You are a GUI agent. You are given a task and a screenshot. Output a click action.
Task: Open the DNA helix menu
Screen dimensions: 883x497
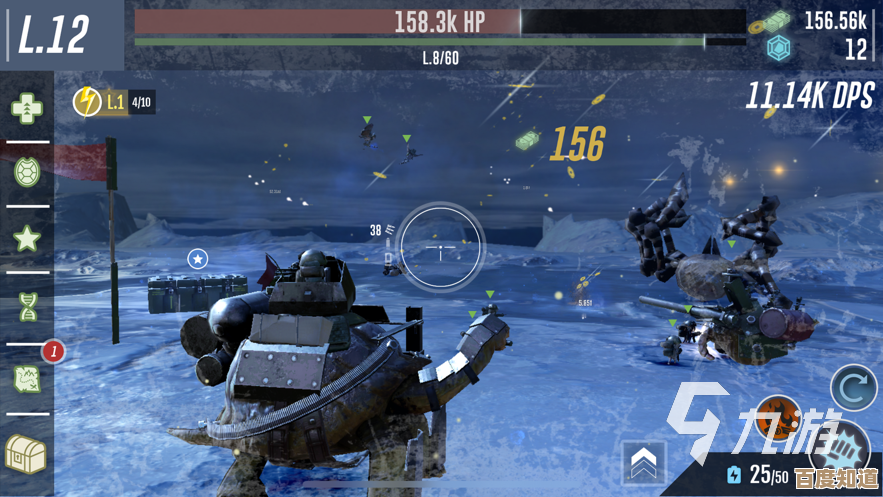(x=26, y=306)
